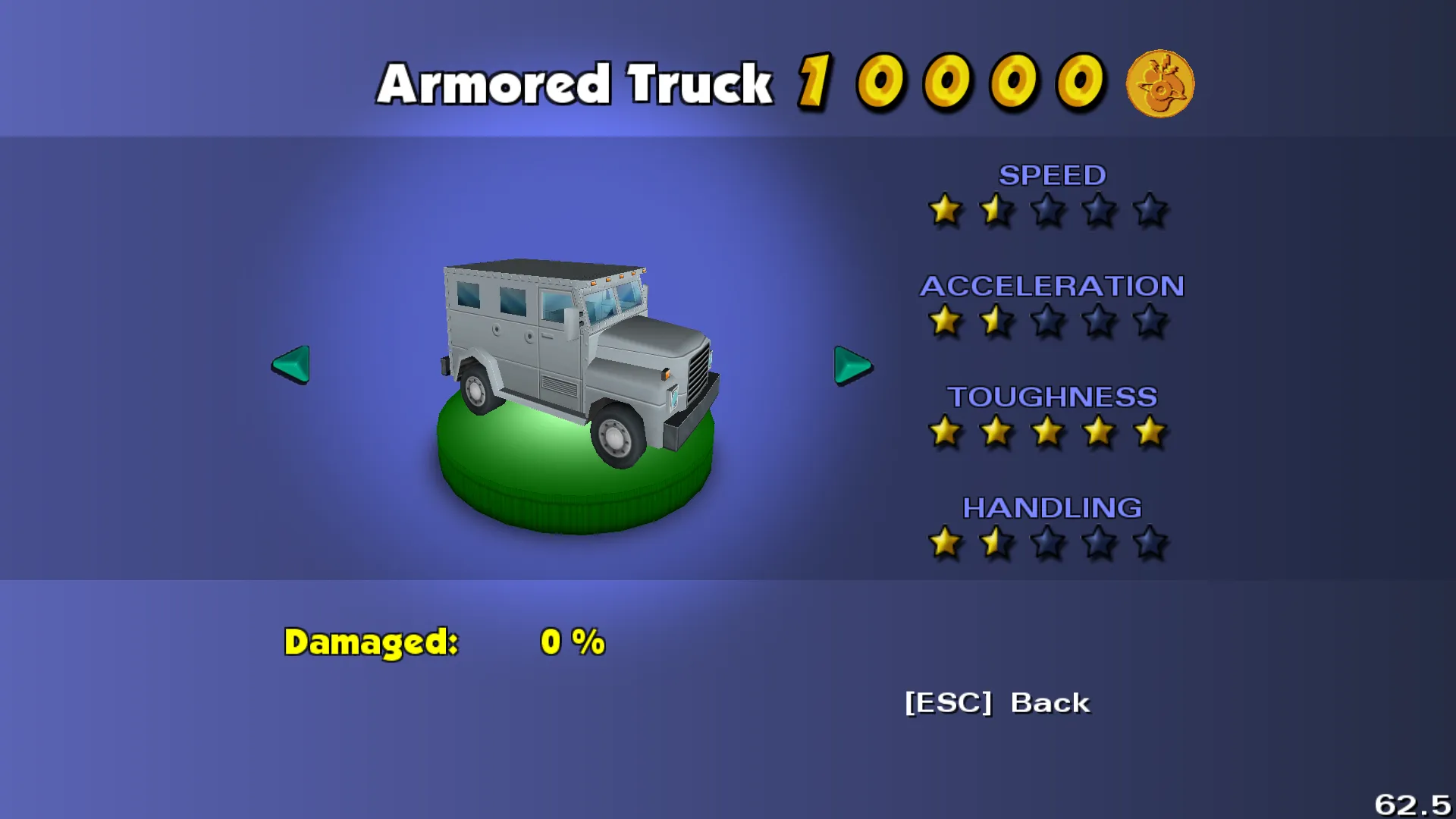Expand the TOUGHNESS stat section

pos(1054,397)
